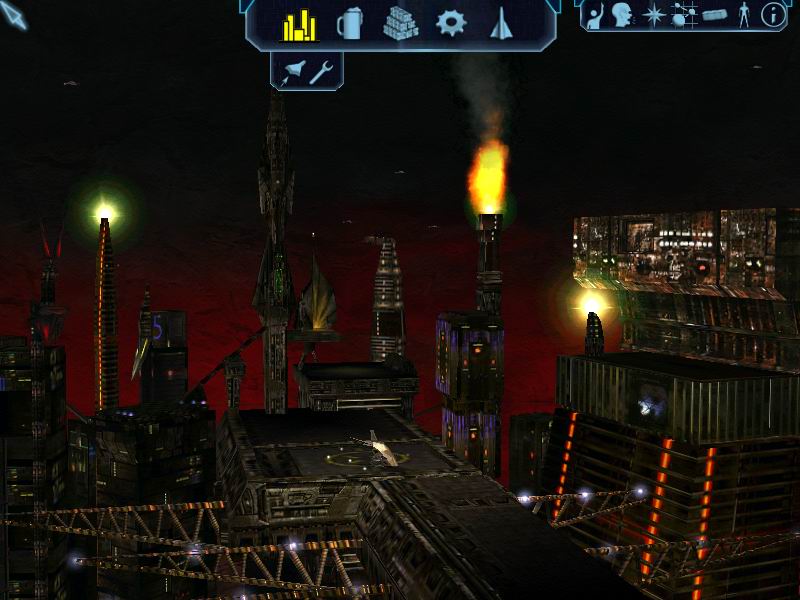
Task: Select the yellow city skyline icon
Action: 299,25
